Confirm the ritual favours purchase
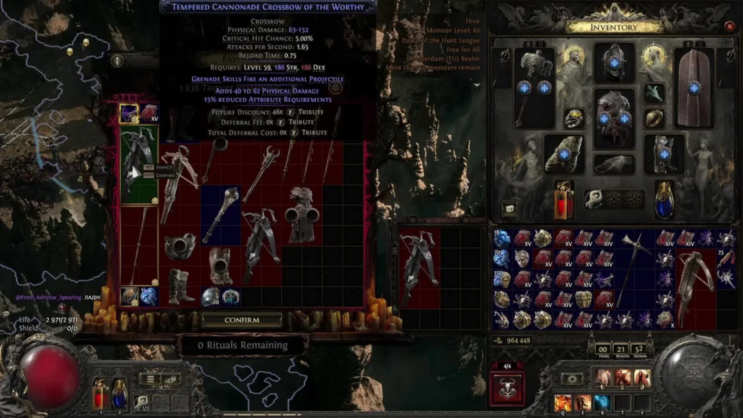This screenshot has height=418, width=743. coord(241,320)
